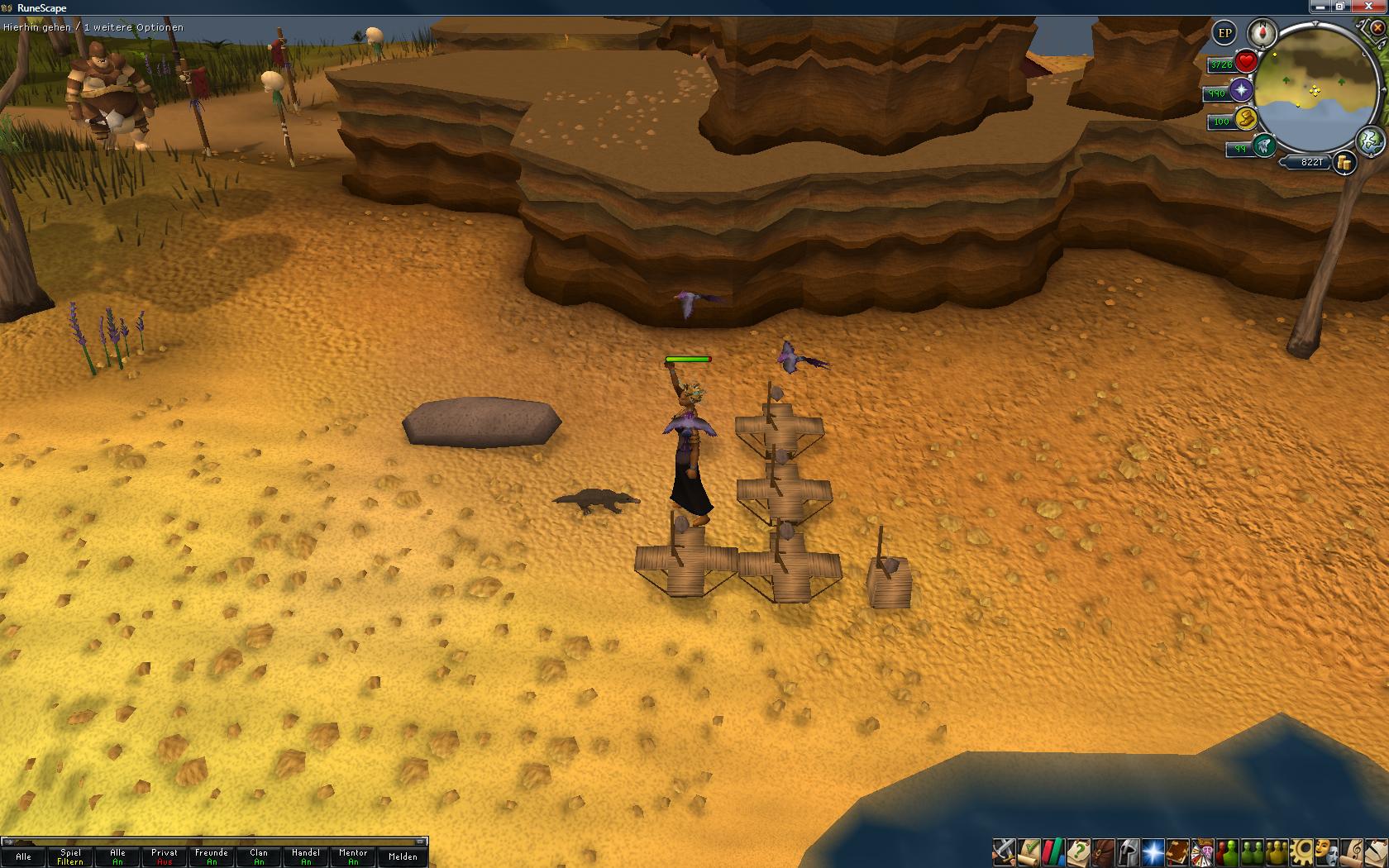Switch to the Freunde chat tab

point(212,856)
